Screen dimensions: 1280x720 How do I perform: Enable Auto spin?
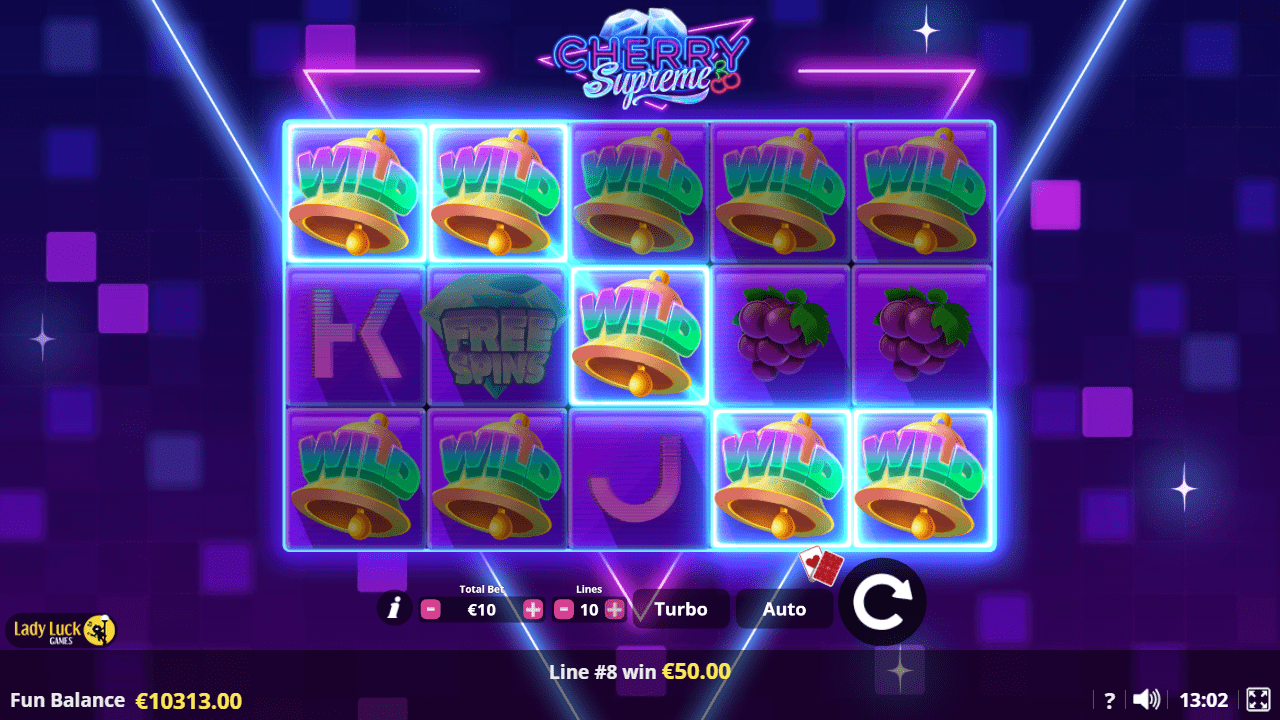pos(784,608)
